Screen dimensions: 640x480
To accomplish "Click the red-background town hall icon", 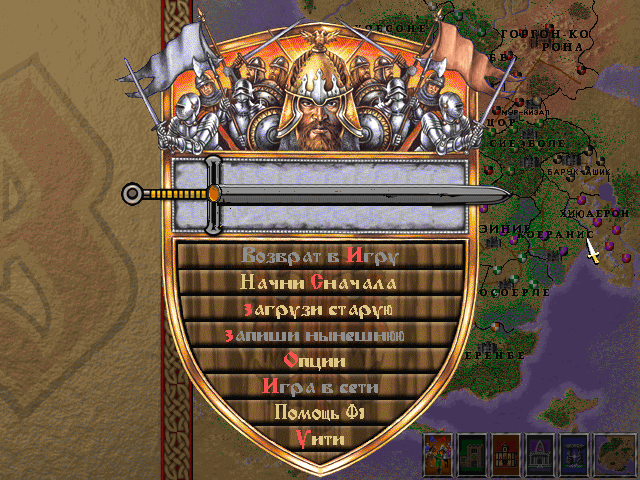I will (x=507, y=455).
